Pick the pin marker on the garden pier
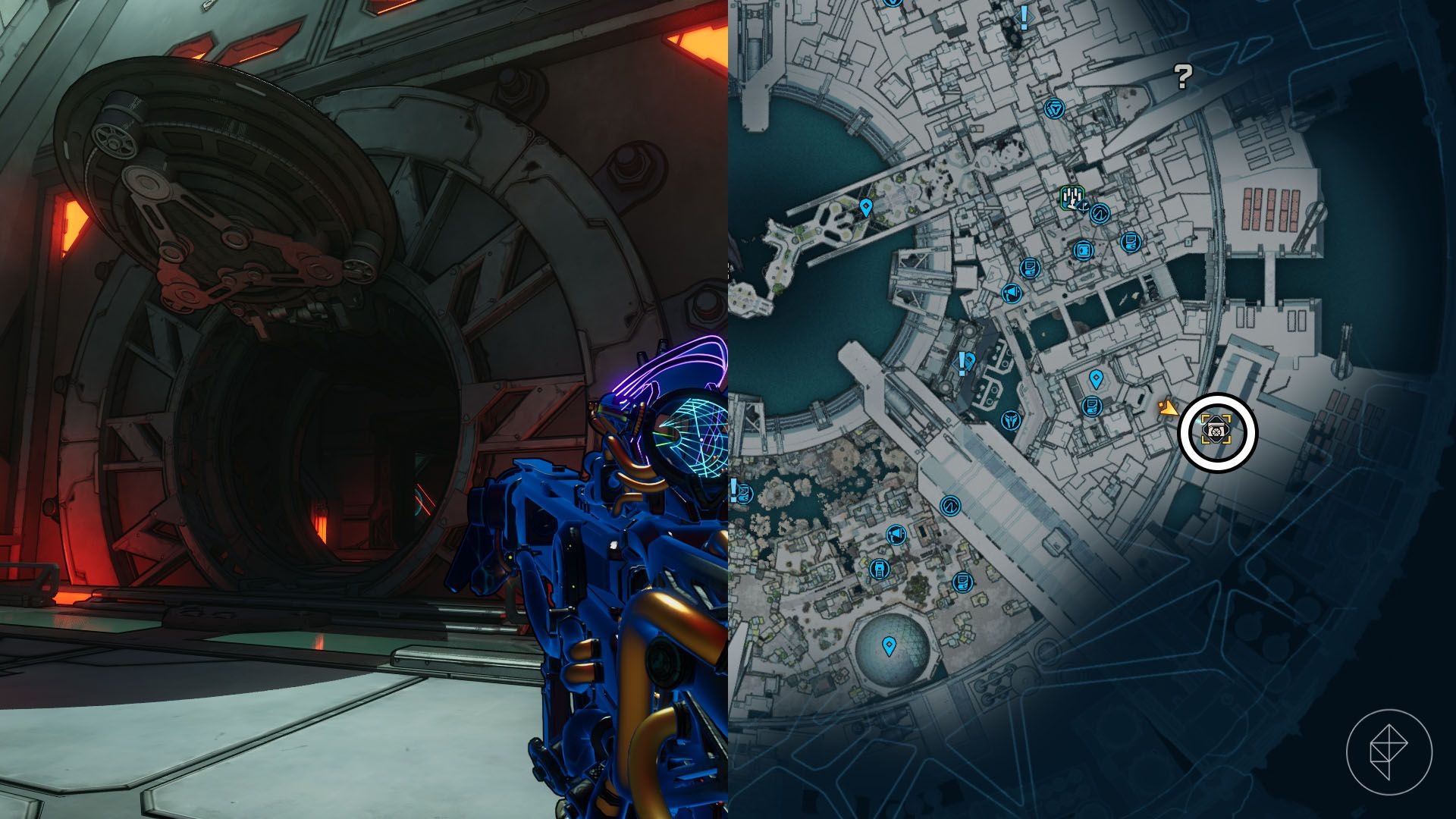This screenshot has height=819, width=1456. pyautogui.click(x=865, y=206)
